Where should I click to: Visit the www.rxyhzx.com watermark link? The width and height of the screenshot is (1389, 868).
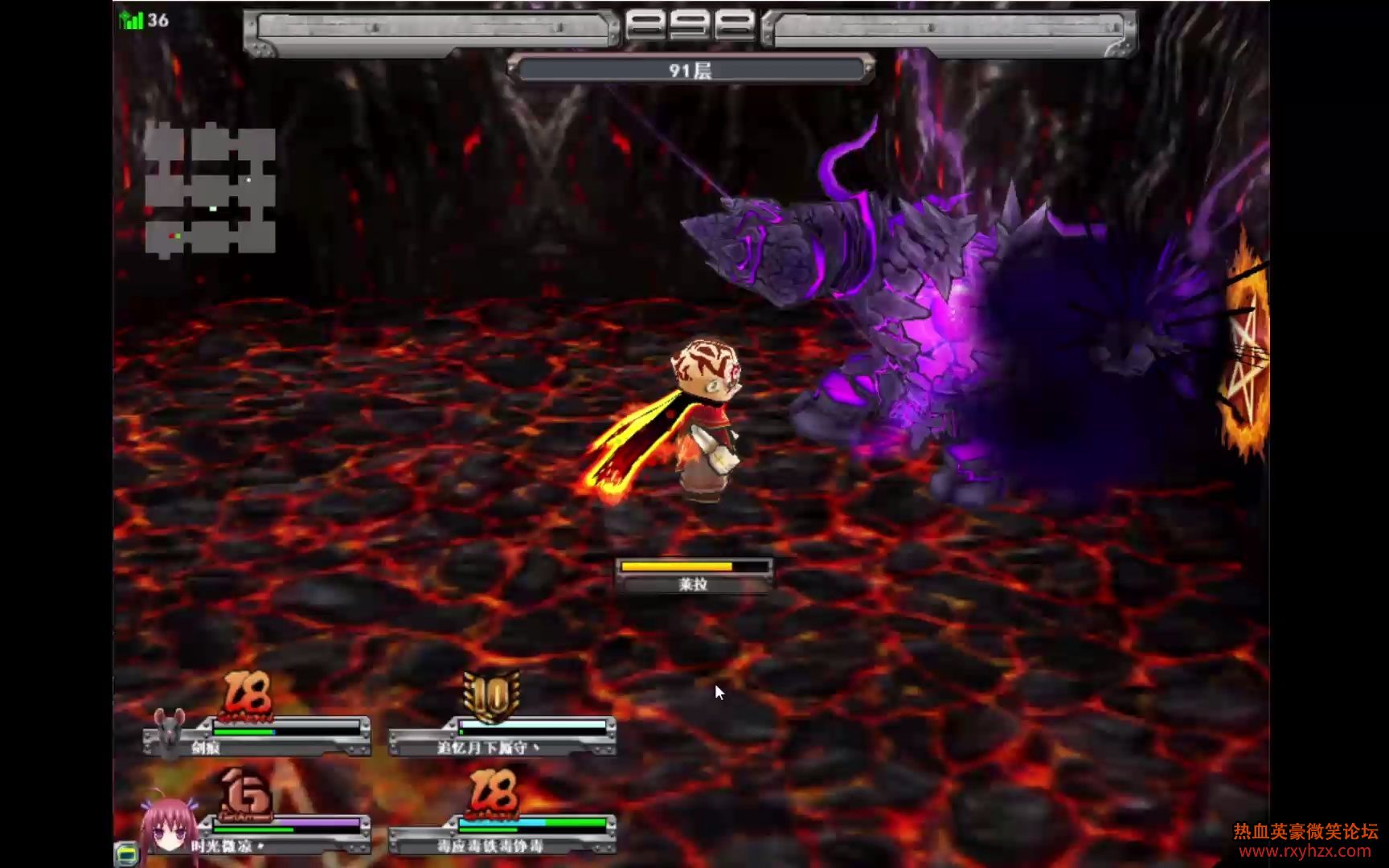coord(1305,851)
